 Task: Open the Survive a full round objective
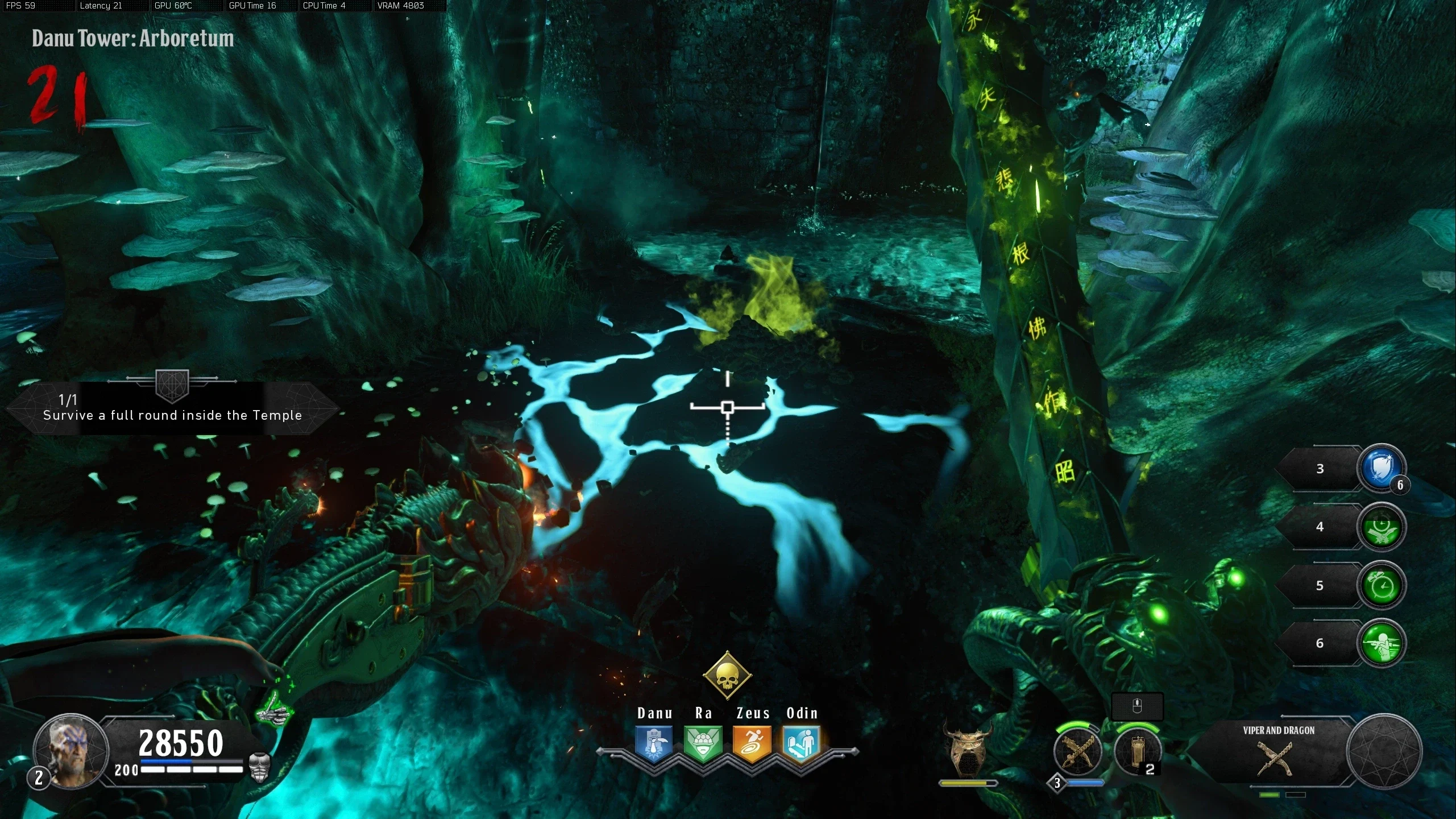pos(172,408)
